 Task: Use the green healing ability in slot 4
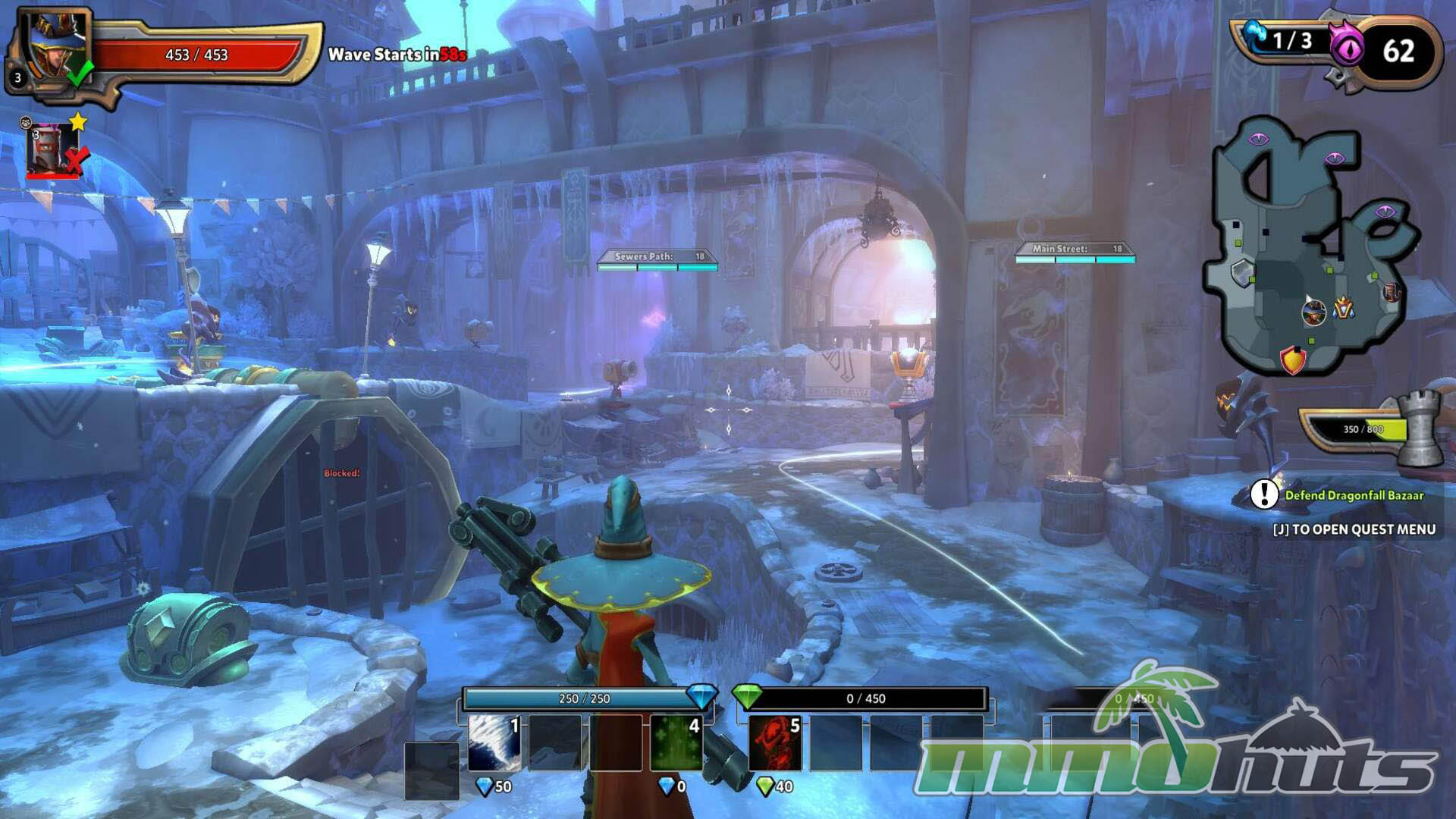point(675,742)
